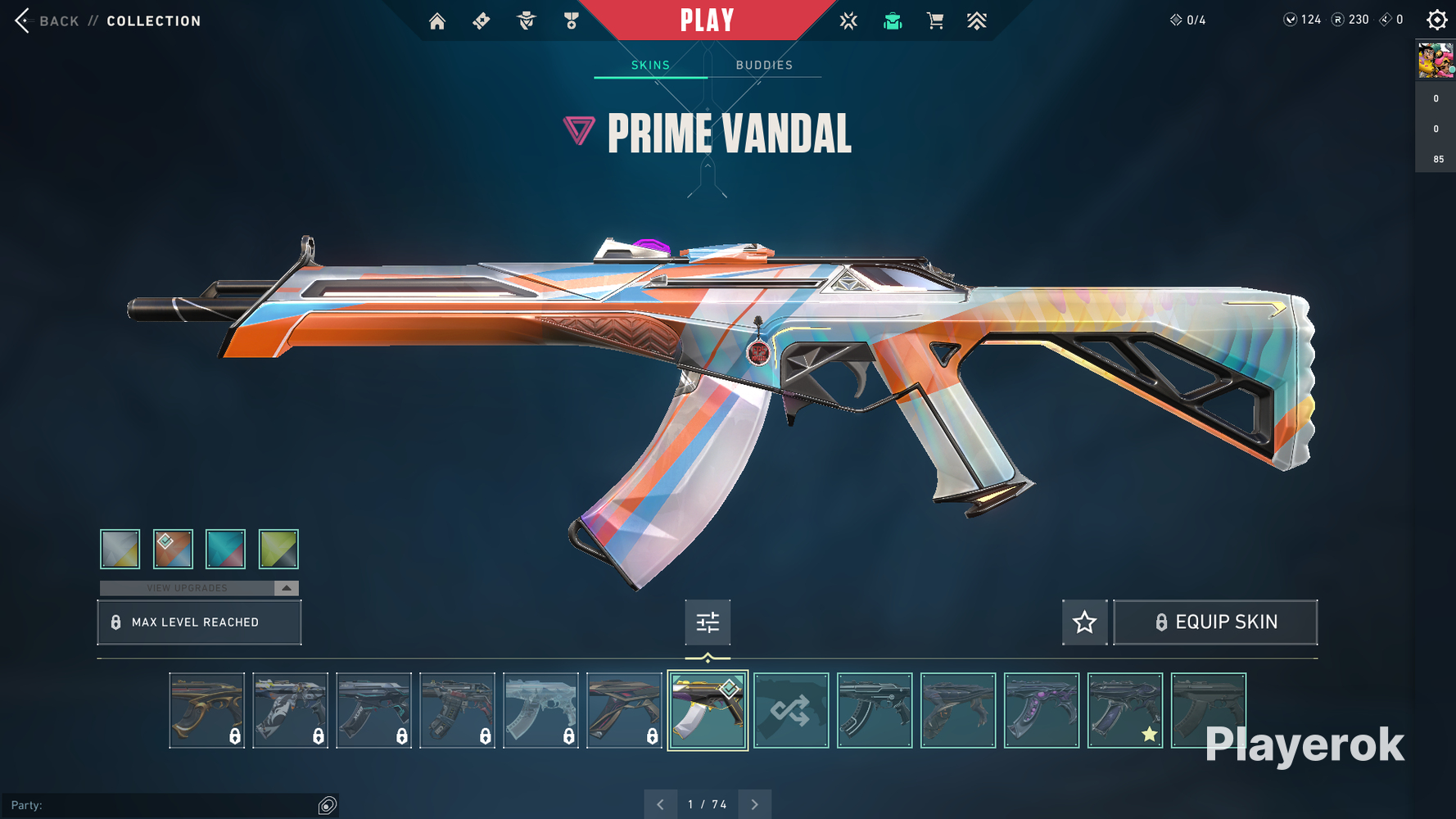Open the filter sliders button
The height and width of the screenshot is (819, 1456).
[708, 622]
